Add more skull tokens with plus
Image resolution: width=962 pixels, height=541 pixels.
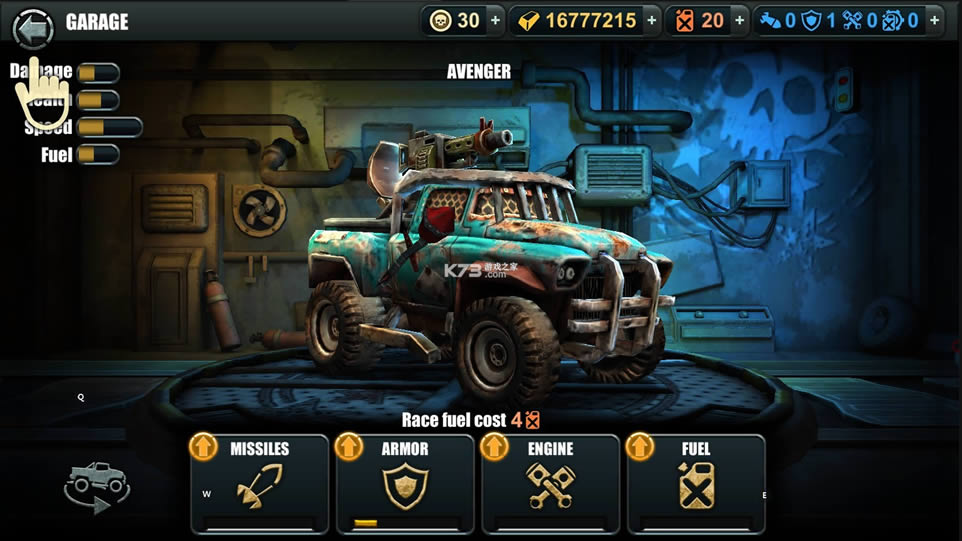tap(495, 21)
